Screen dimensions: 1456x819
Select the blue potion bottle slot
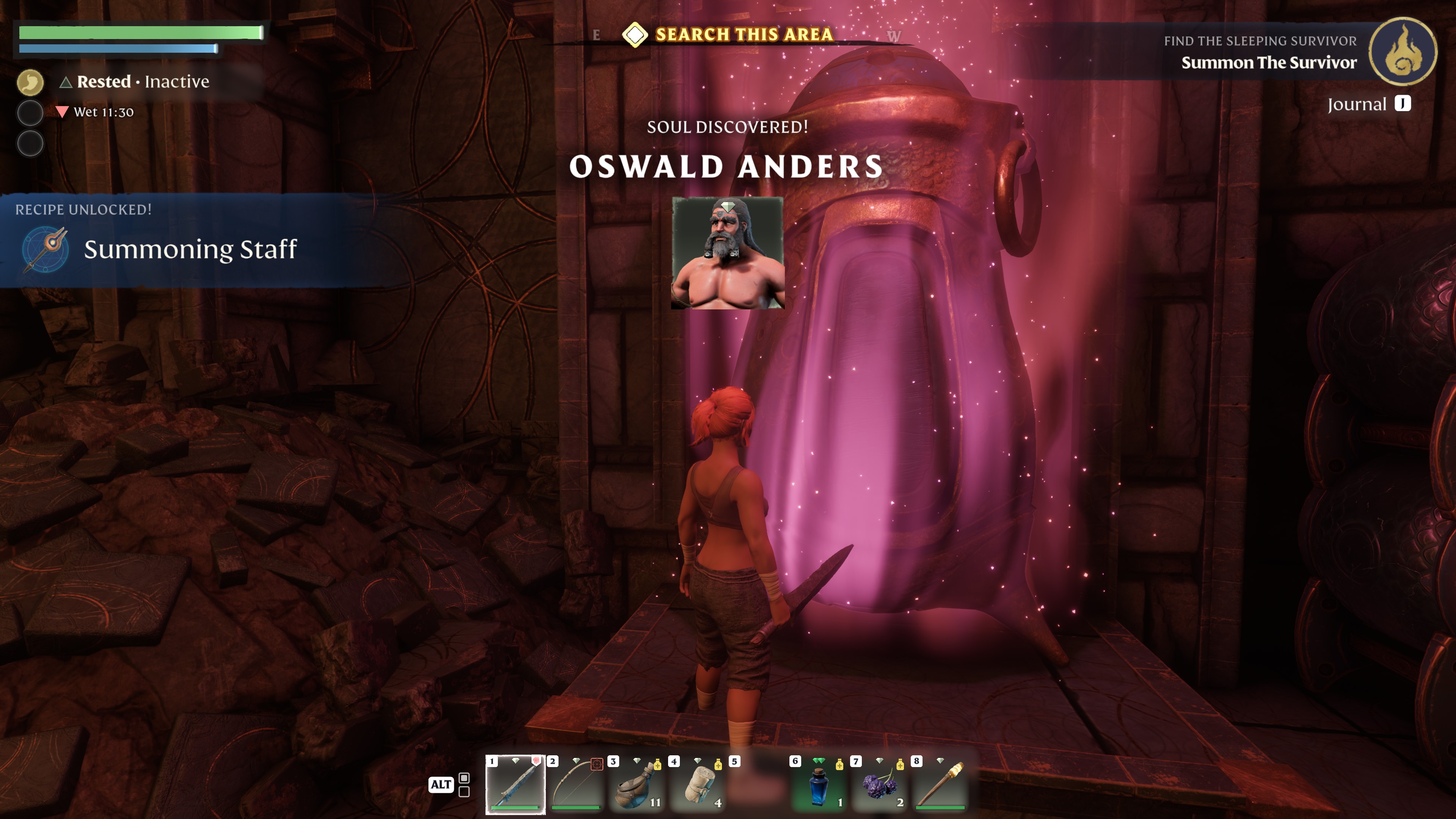819,784
